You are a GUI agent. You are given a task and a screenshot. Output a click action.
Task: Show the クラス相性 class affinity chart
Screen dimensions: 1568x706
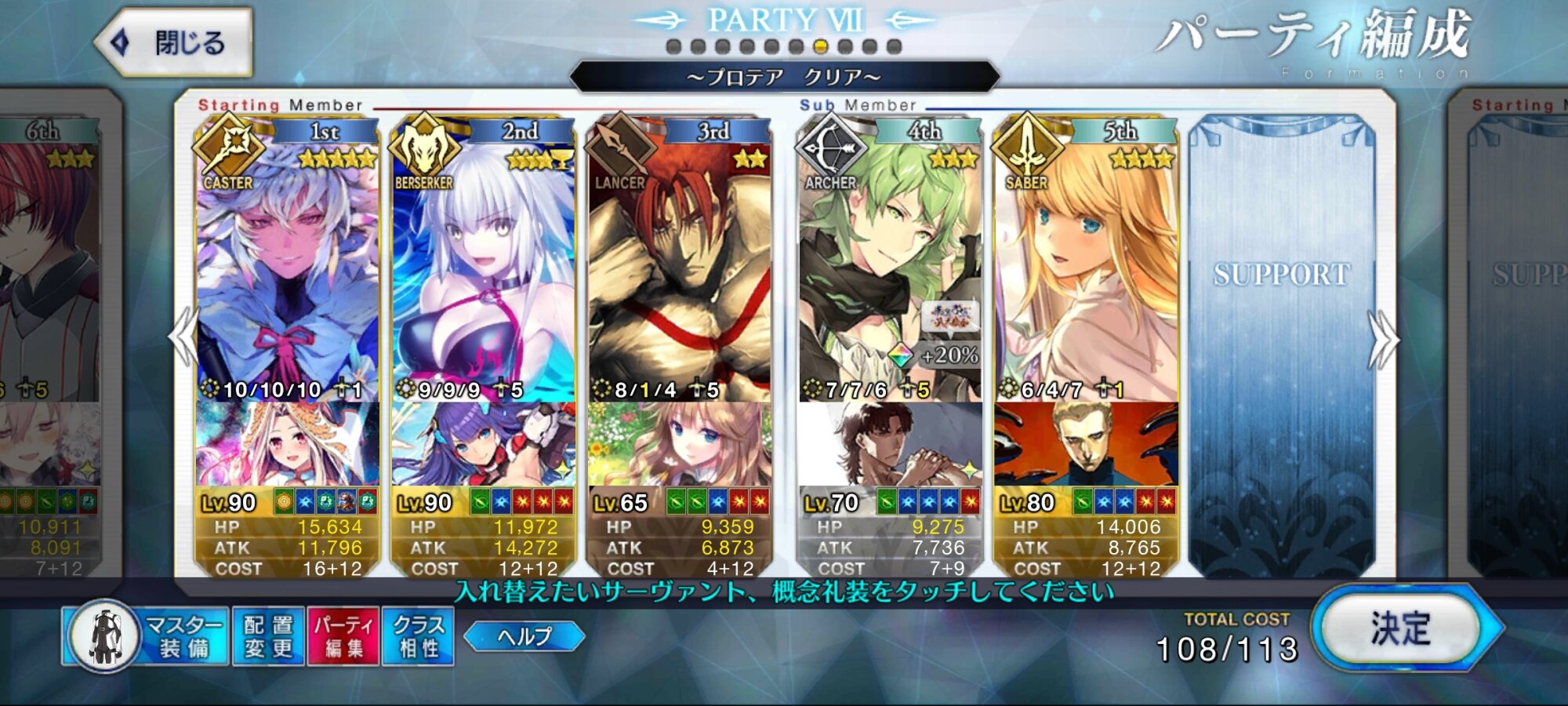tap(418, 636)
